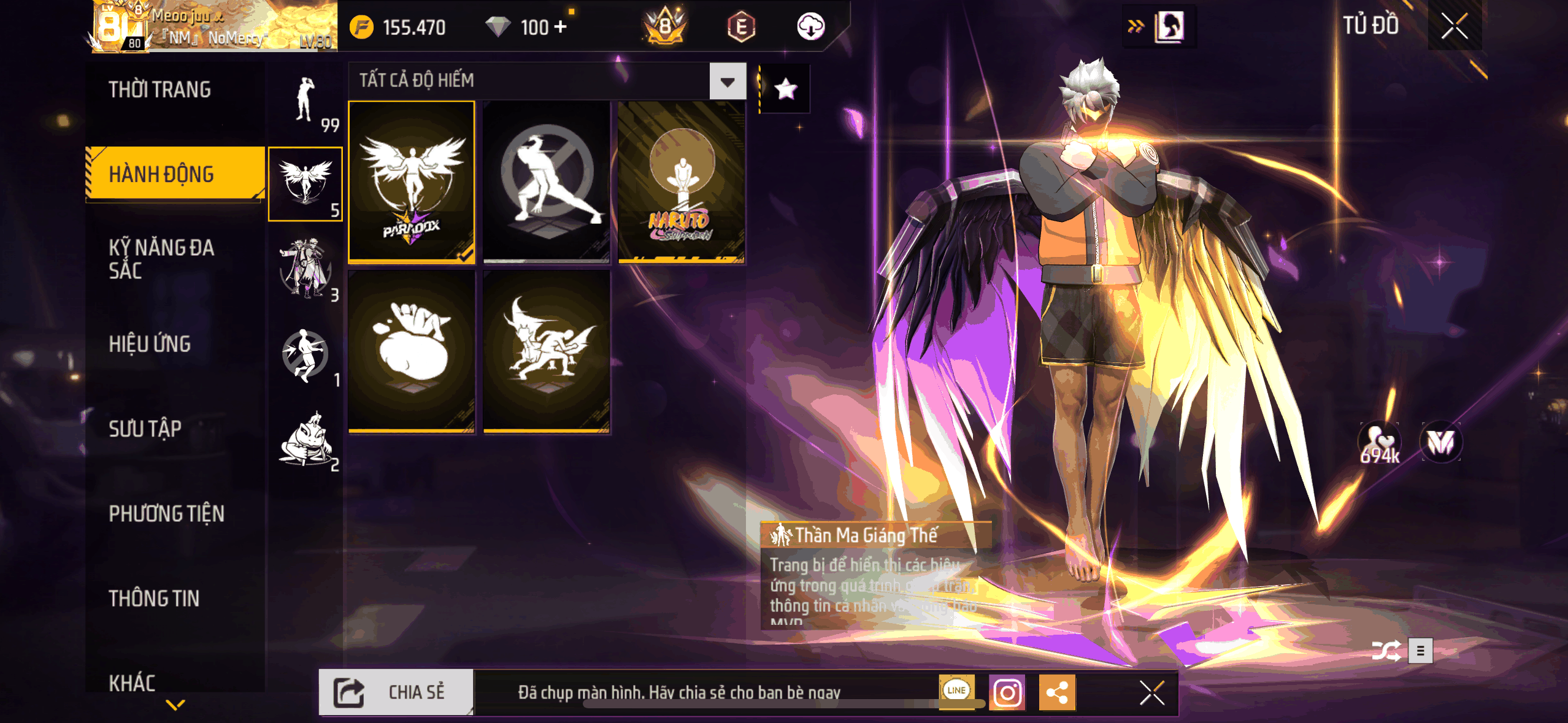Select the crossed-out fighter stance emote card
The image size is (1568, 723).
[x=547, y=182]
